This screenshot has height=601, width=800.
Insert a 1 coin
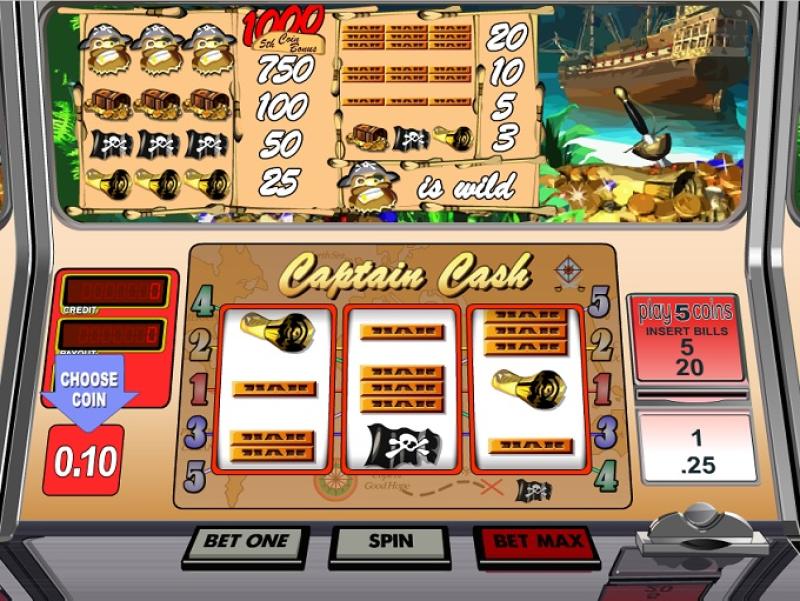(x=695, y=437)
